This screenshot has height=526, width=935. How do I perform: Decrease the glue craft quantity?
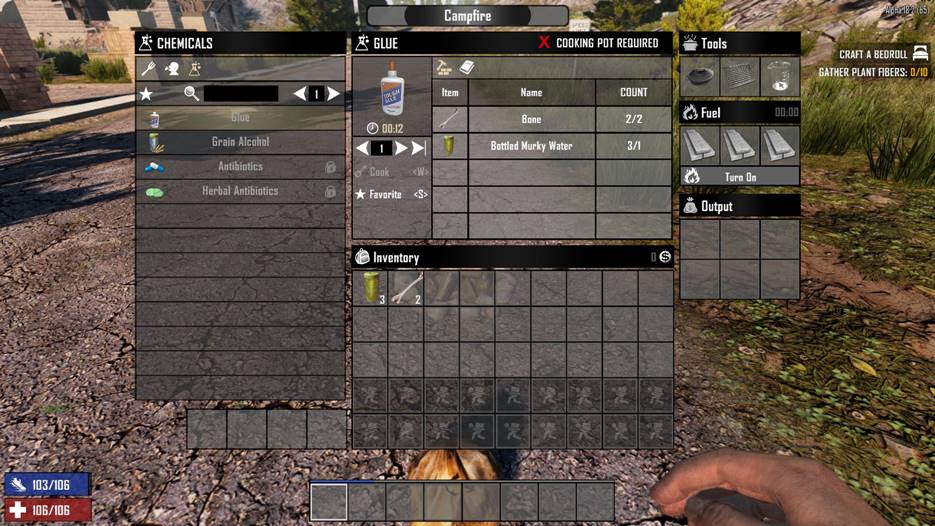tap(363, 148)
